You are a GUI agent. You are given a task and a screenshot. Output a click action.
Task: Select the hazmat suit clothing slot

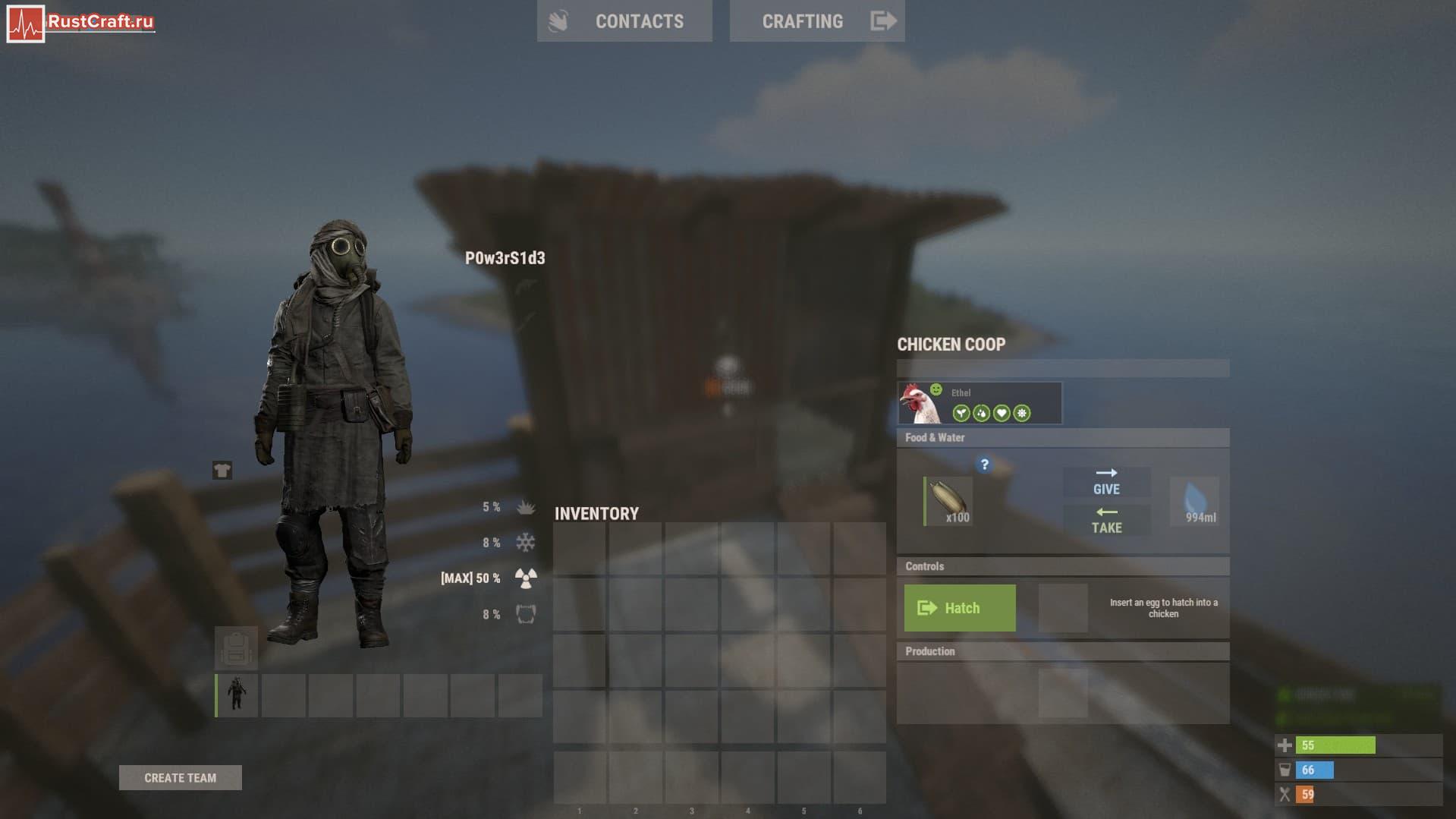237,695
